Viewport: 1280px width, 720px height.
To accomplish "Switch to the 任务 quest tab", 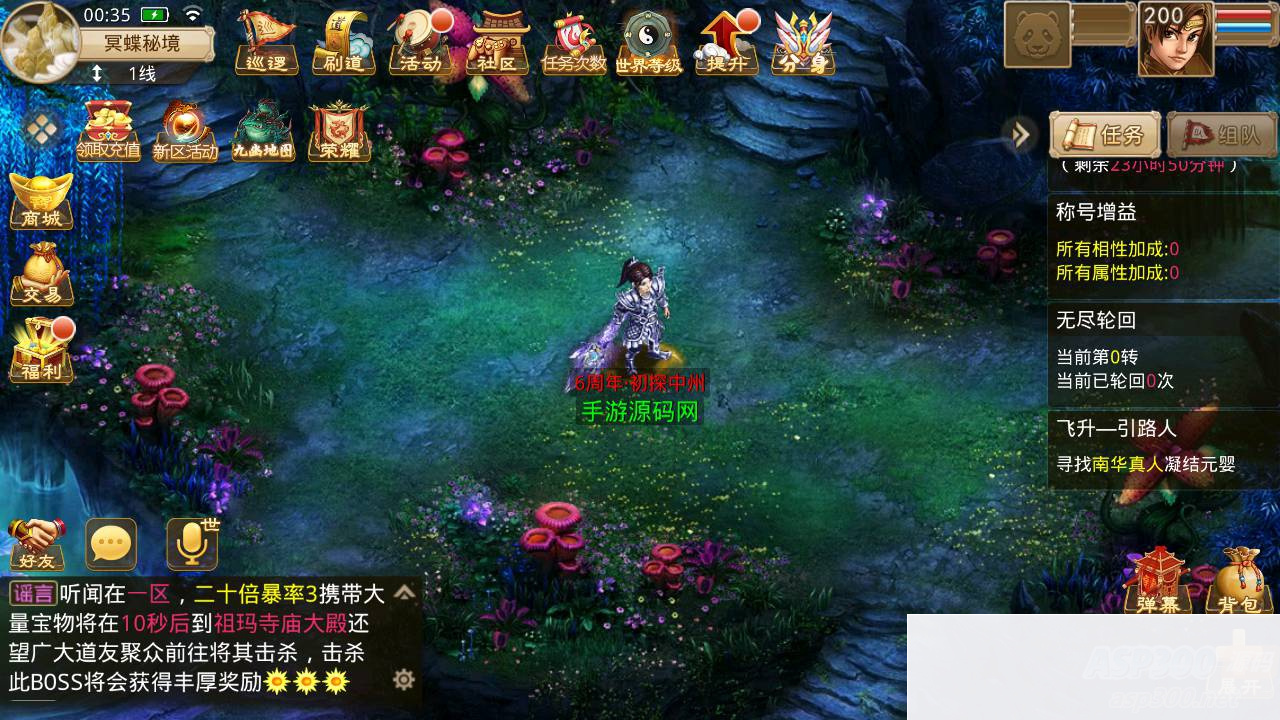I will click(x=1104, y=135).
